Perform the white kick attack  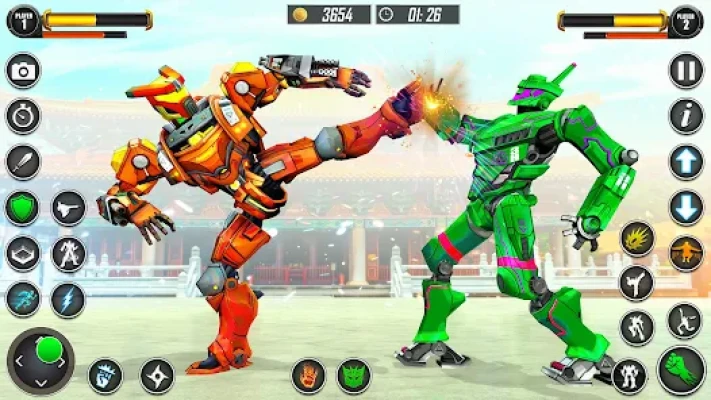tap(636, 283)
